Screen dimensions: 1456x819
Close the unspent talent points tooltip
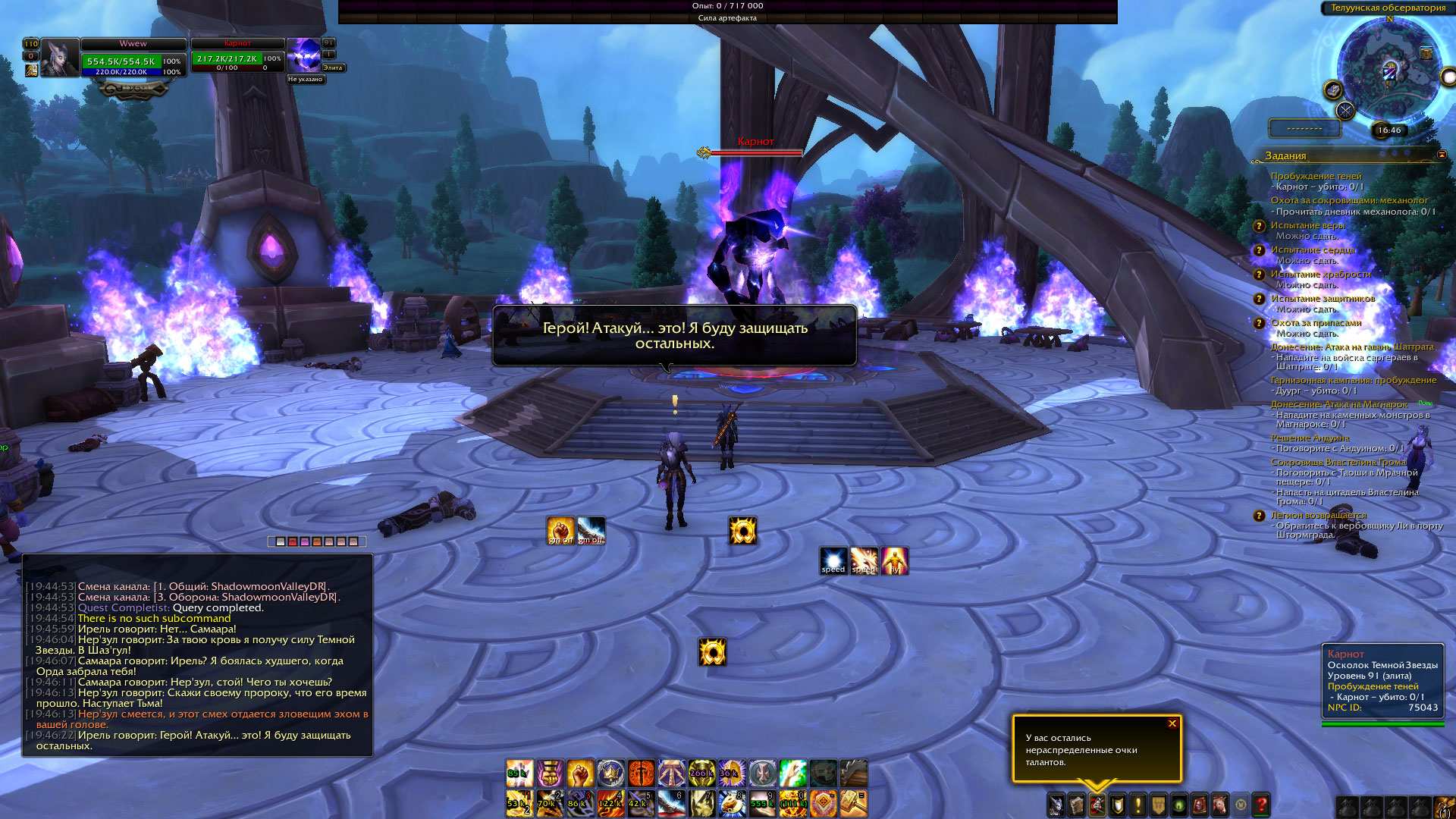1172,723
